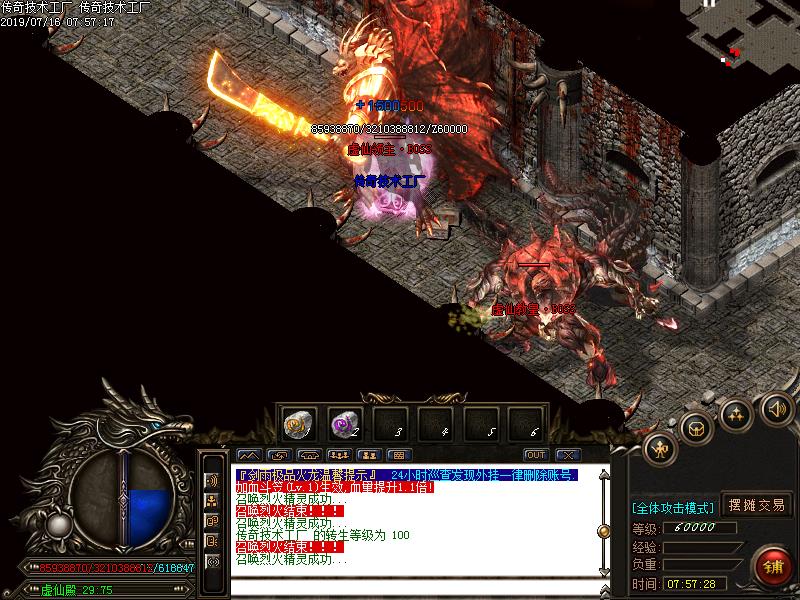Click the minimap in the corner

740,32
